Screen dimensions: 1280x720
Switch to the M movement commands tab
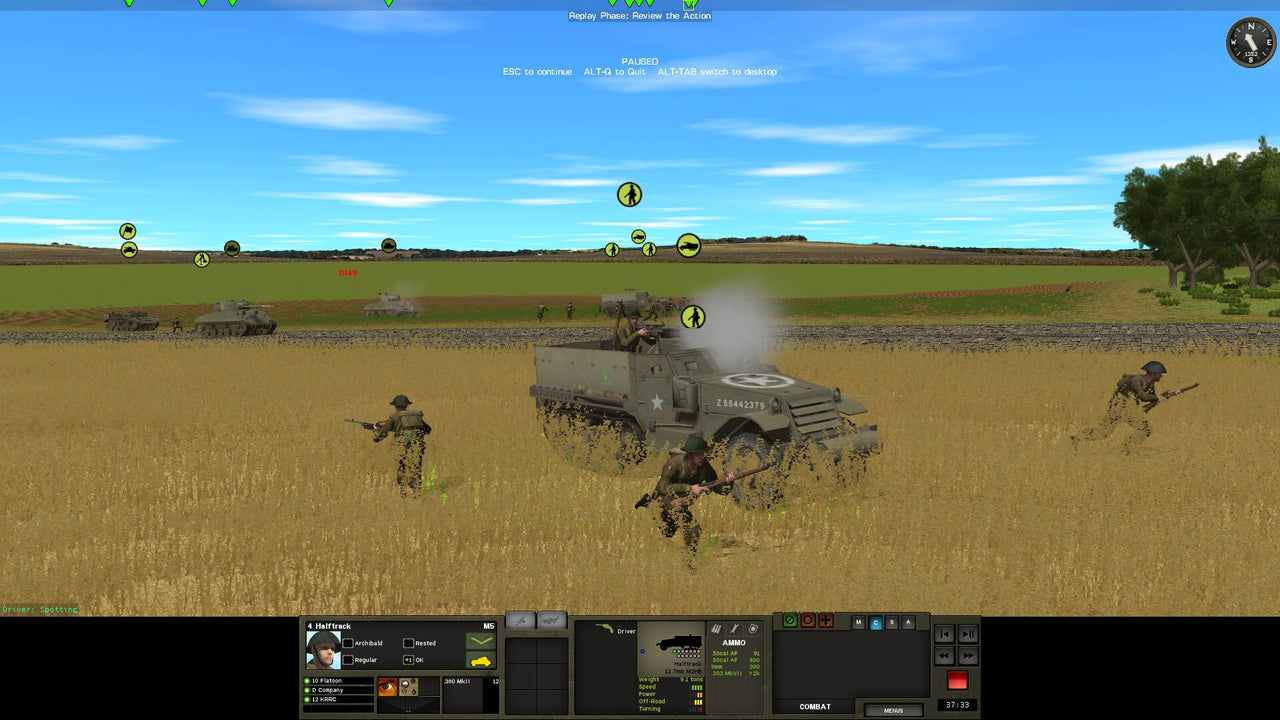click(x=858, y=622)
